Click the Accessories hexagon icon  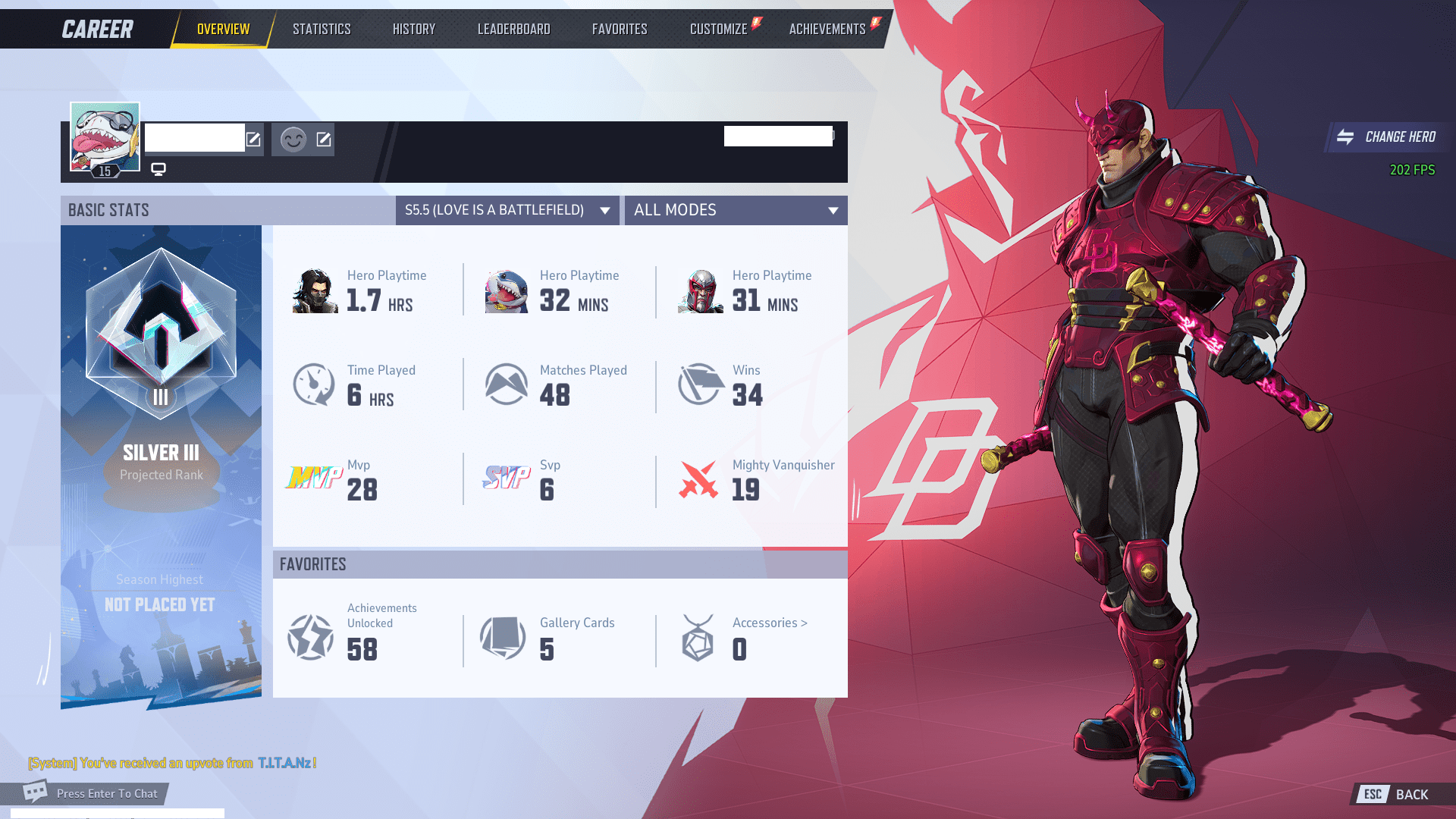698,637
